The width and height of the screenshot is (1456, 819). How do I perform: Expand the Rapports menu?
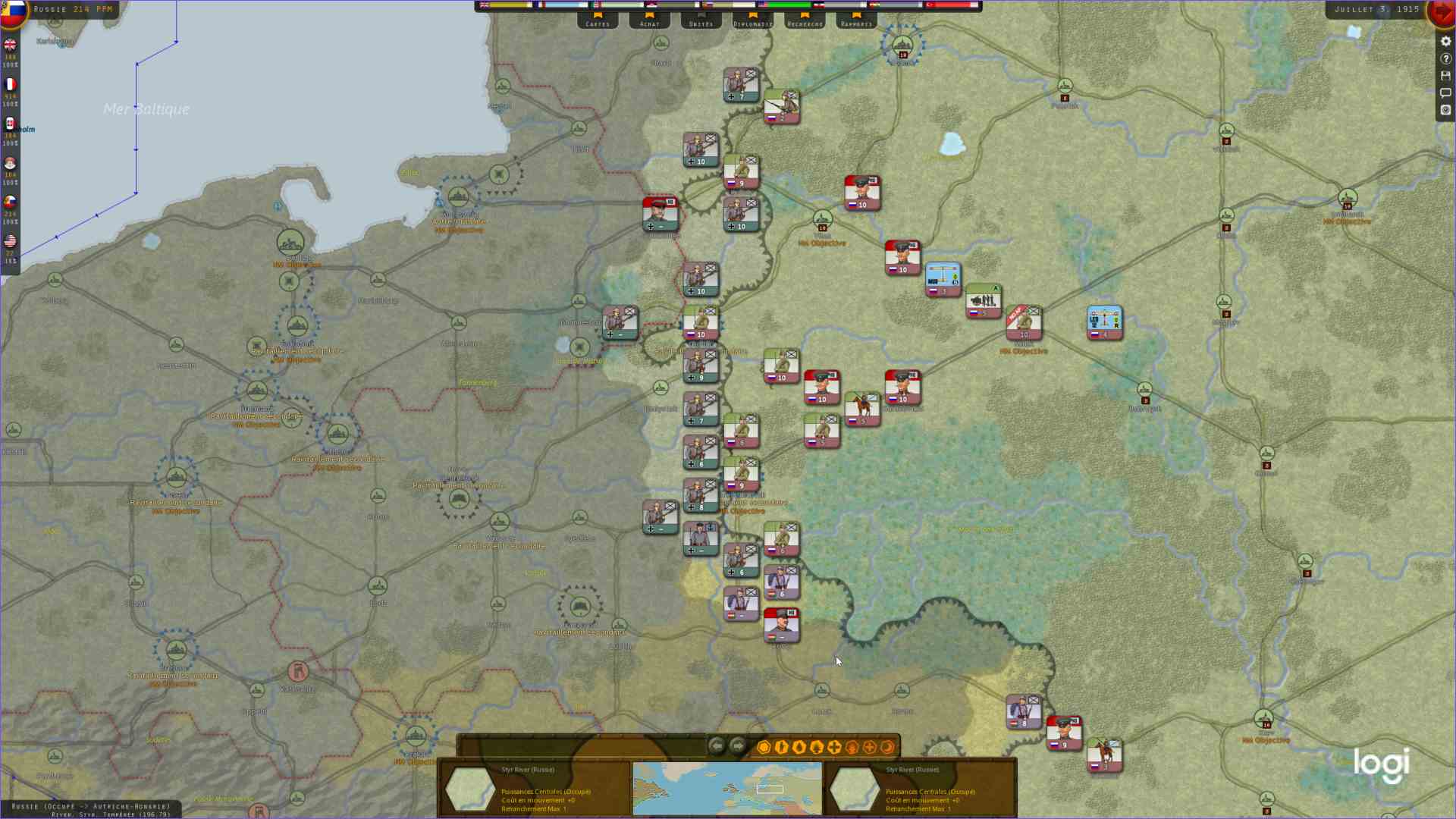coord(857,23)
